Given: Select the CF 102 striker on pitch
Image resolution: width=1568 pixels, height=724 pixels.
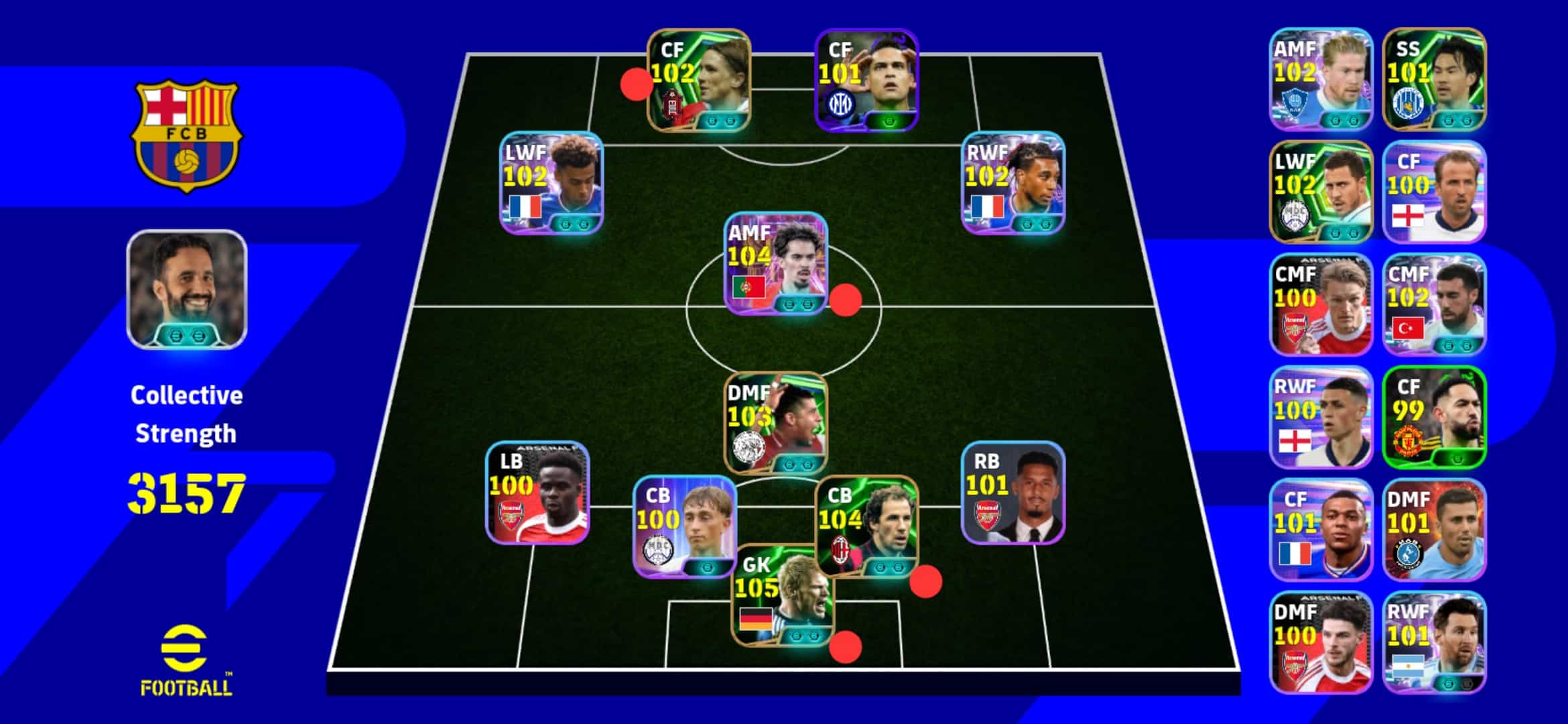Looking at the screenshot, I should point(699,80).
